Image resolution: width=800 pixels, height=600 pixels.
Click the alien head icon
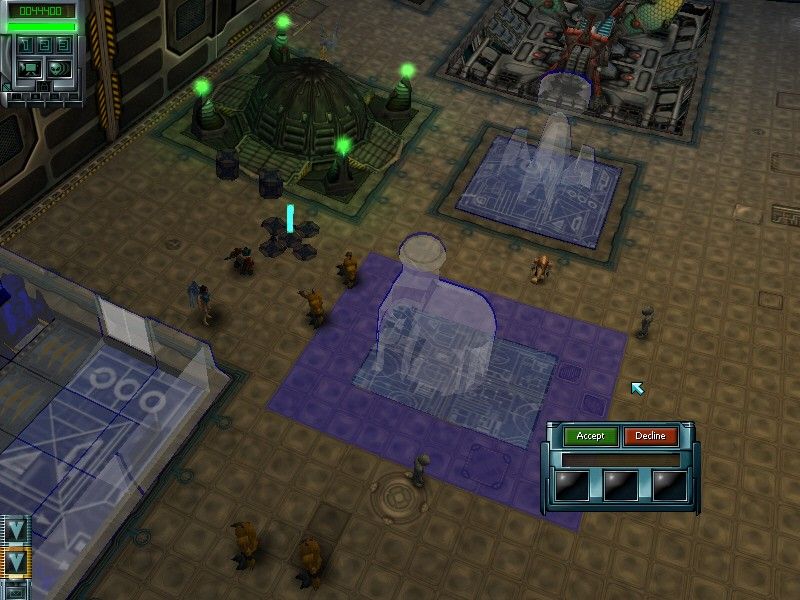coord(59,69)
